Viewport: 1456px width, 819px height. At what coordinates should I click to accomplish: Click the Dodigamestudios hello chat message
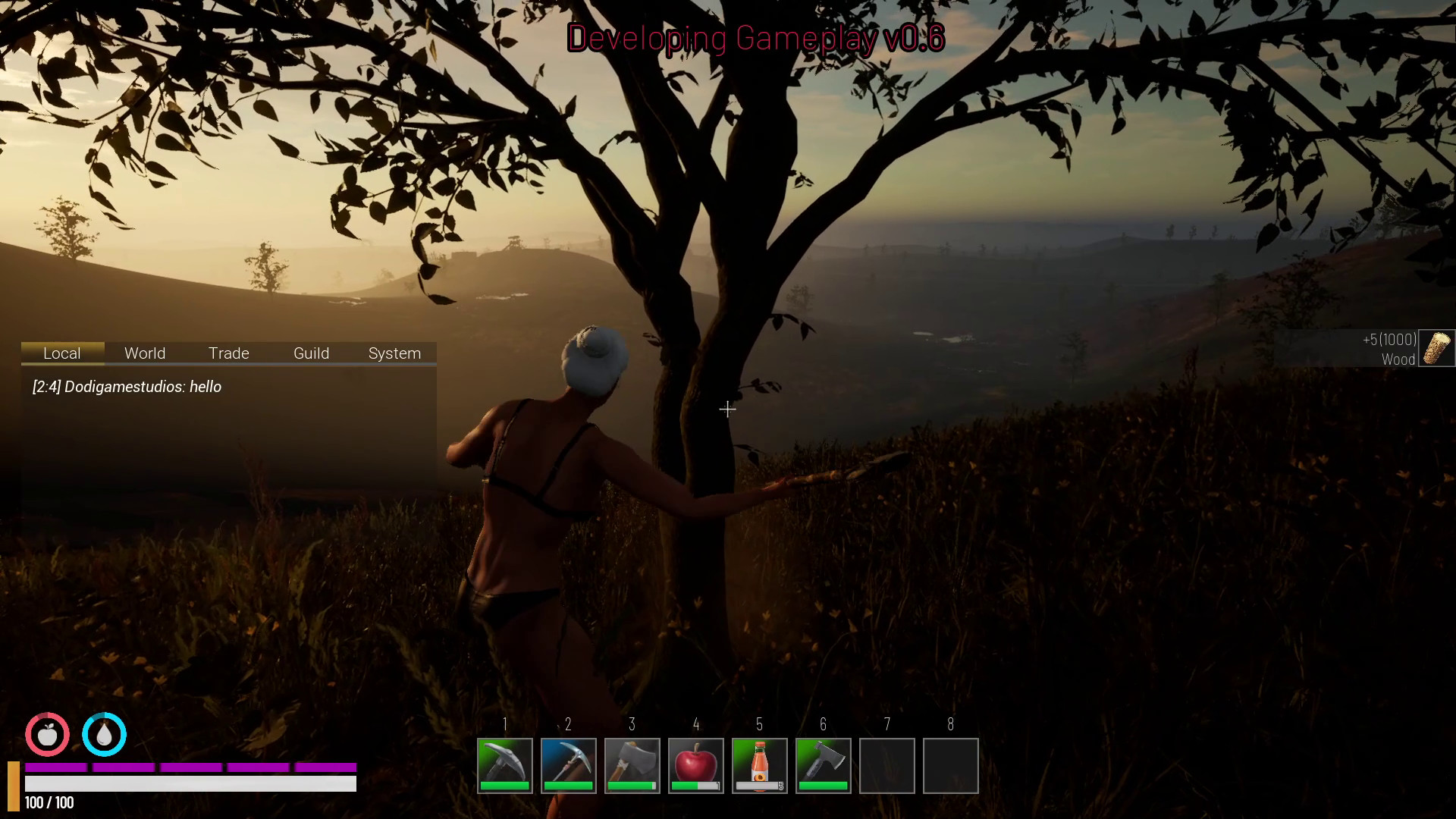pyautogui.click(x=127, y=387)
